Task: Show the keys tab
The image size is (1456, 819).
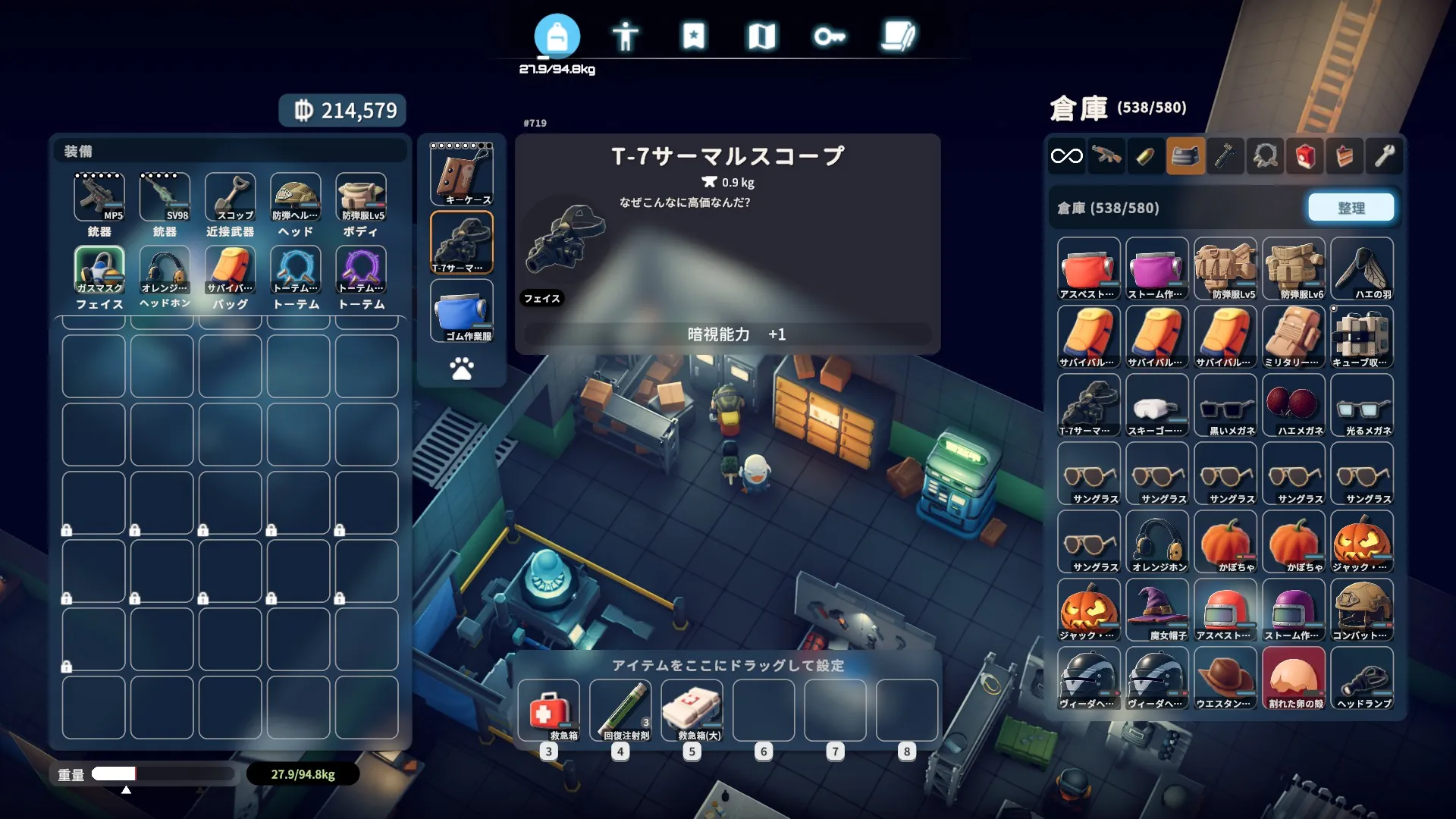Action: coord(830,36)
